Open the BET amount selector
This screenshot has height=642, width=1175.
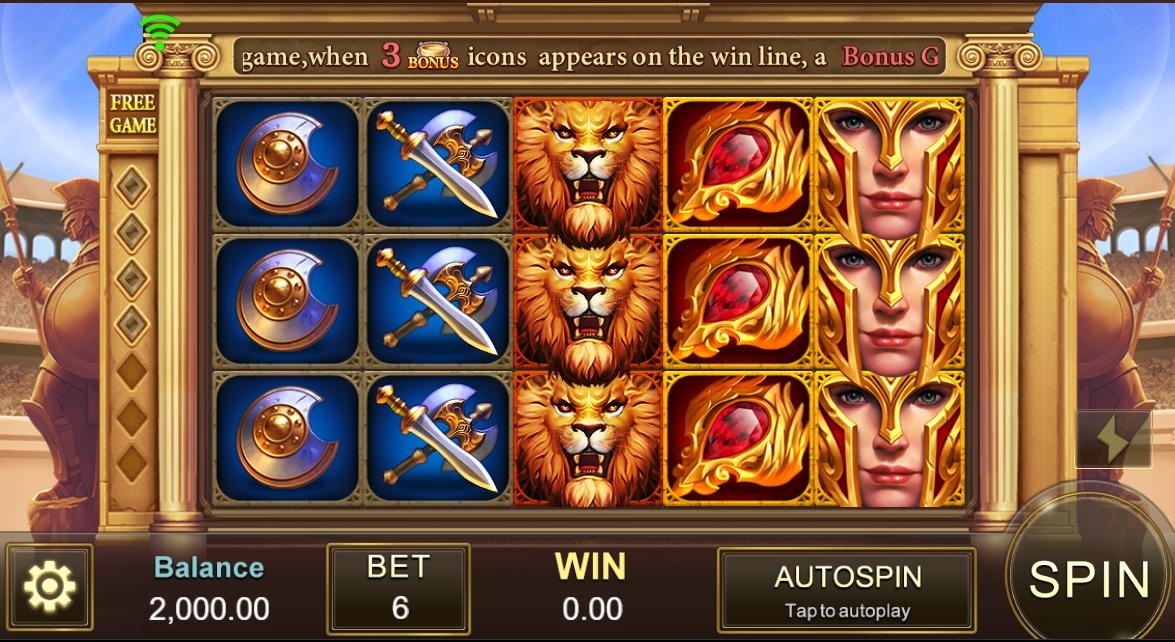click(398, 589)
